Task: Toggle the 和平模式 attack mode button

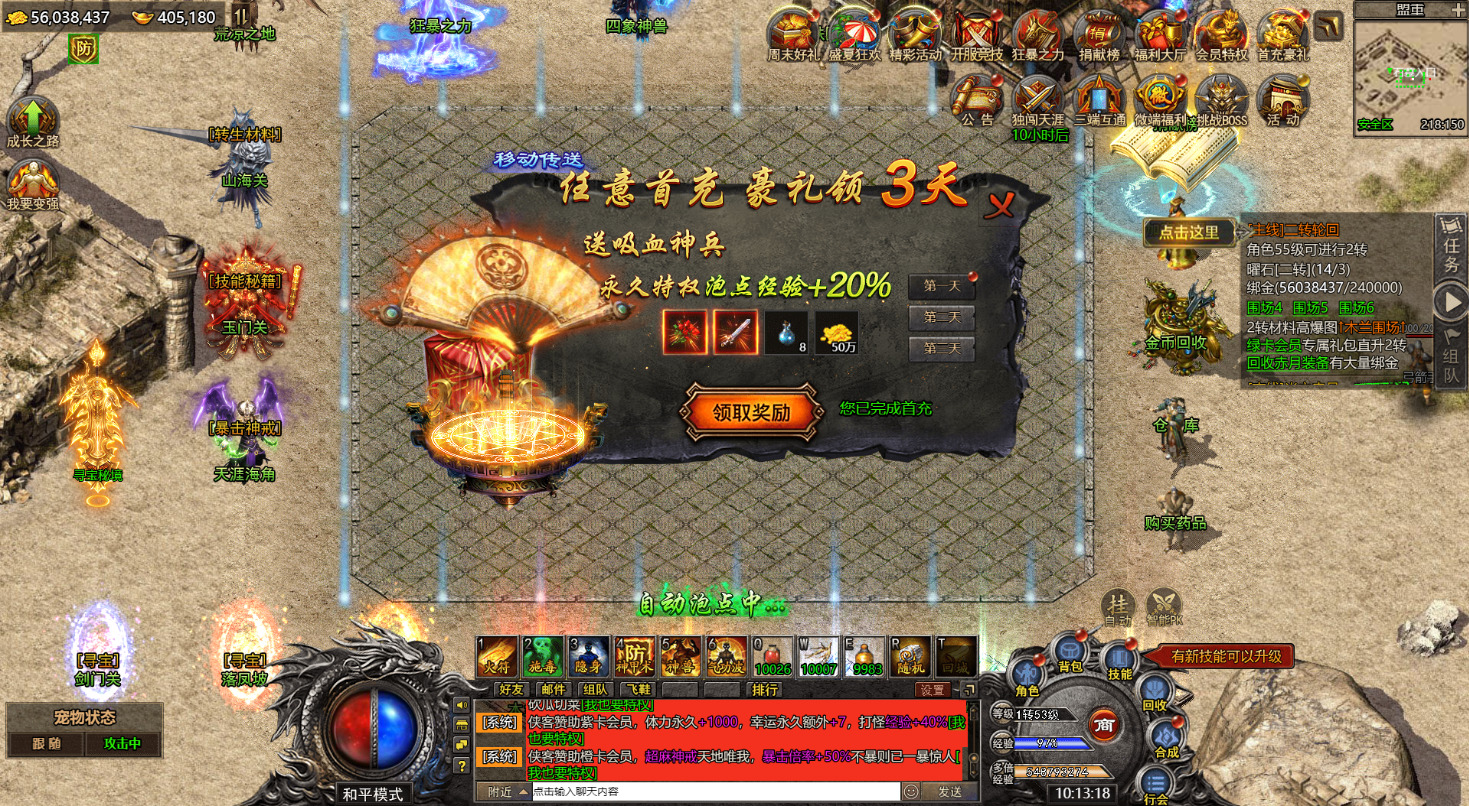Action: coord(372,794)
